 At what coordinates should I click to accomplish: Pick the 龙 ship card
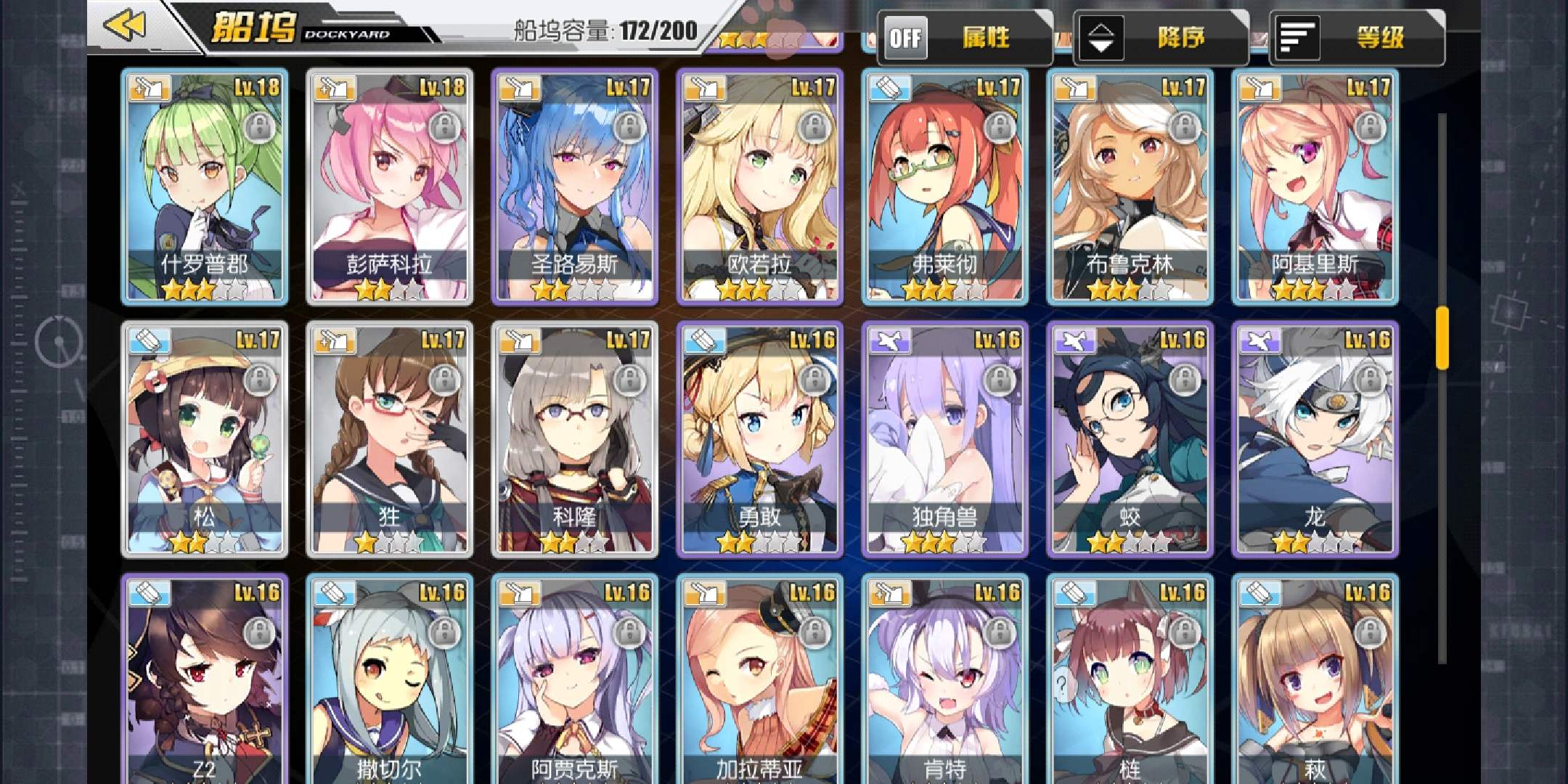tap(1315, 439)
